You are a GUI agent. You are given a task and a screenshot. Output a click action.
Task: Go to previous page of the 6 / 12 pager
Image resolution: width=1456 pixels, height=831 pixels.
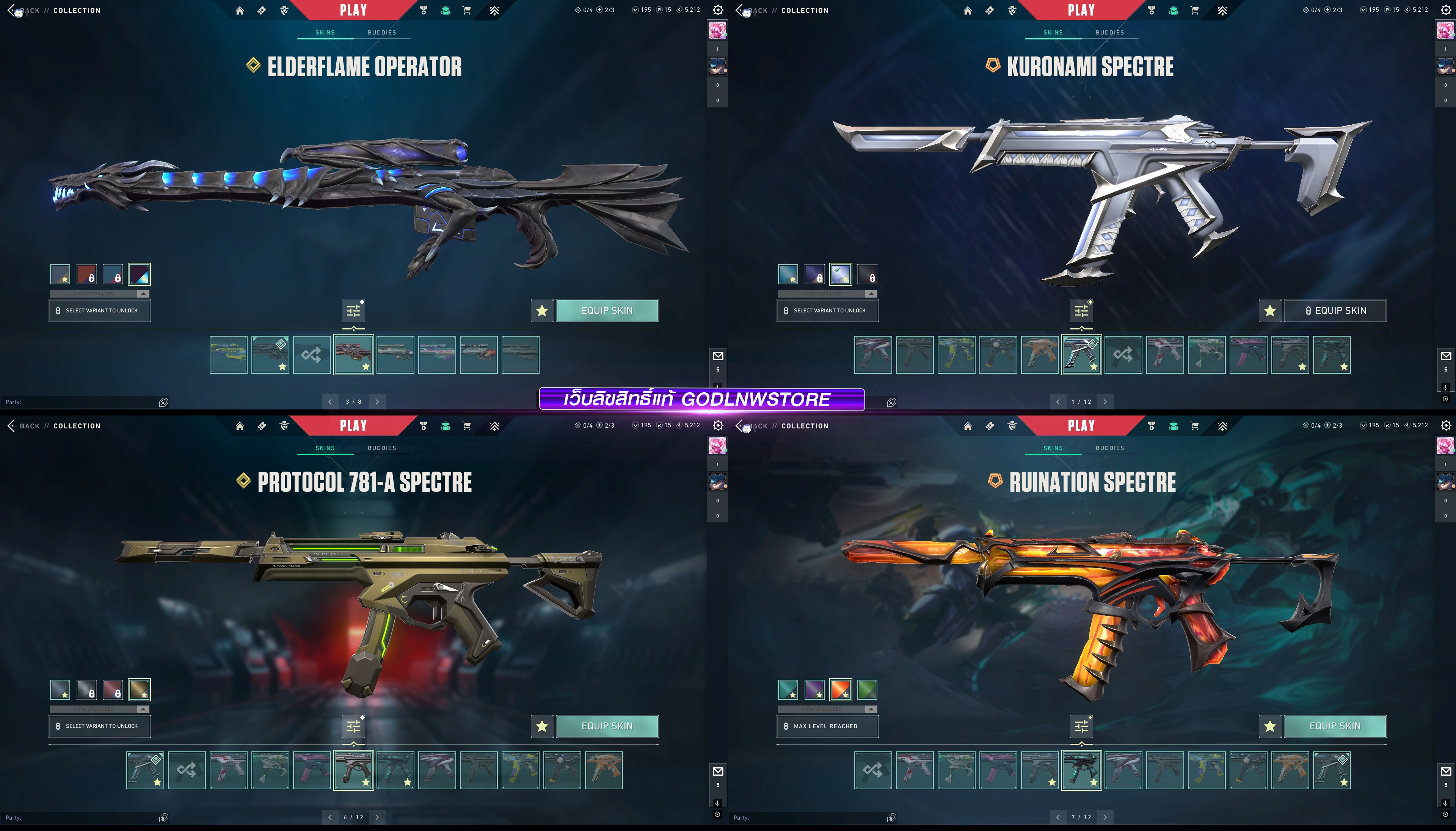[x=330, y=817]
